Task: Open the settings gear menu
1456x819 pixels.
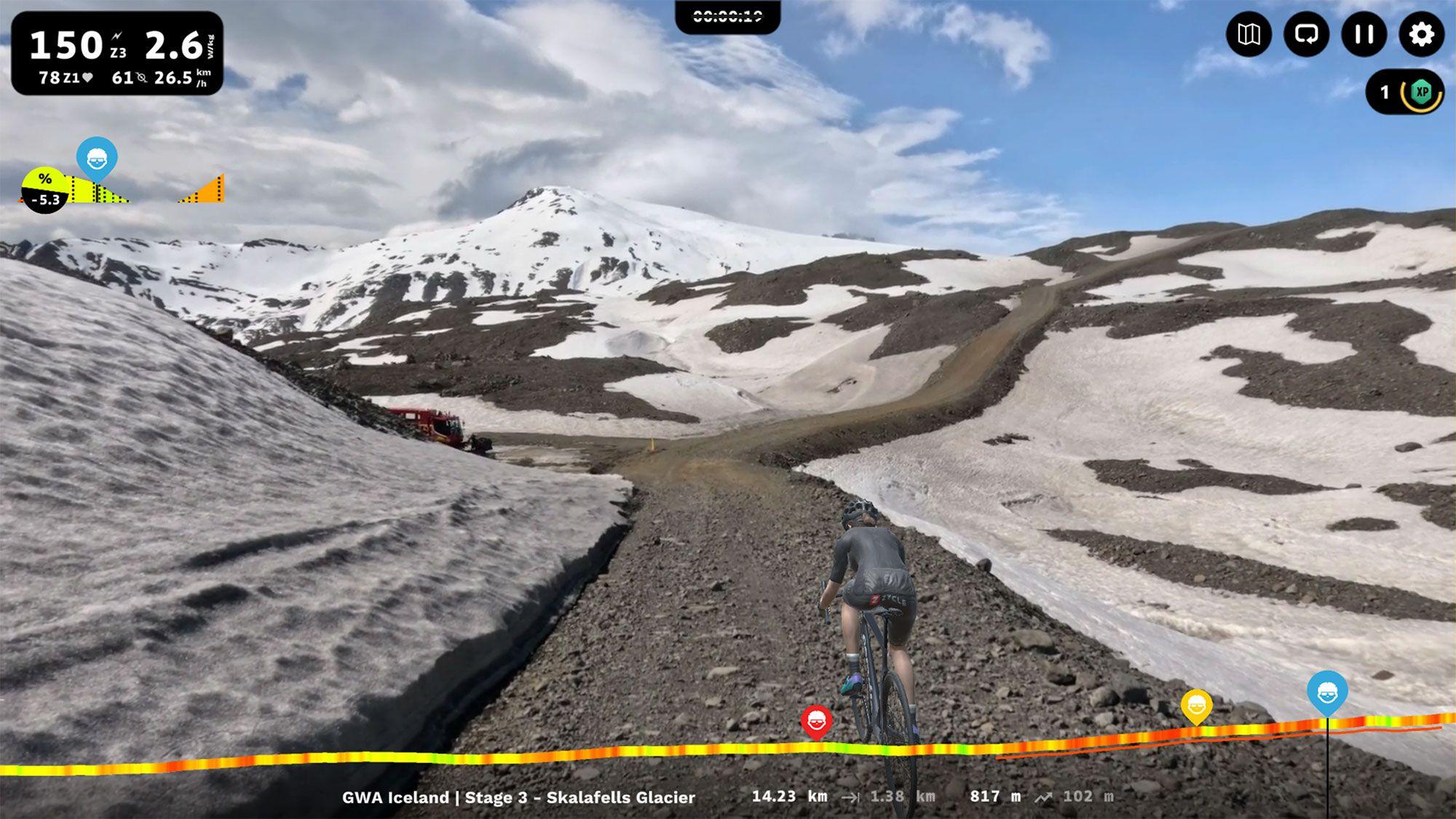Action: [1421, 34]
